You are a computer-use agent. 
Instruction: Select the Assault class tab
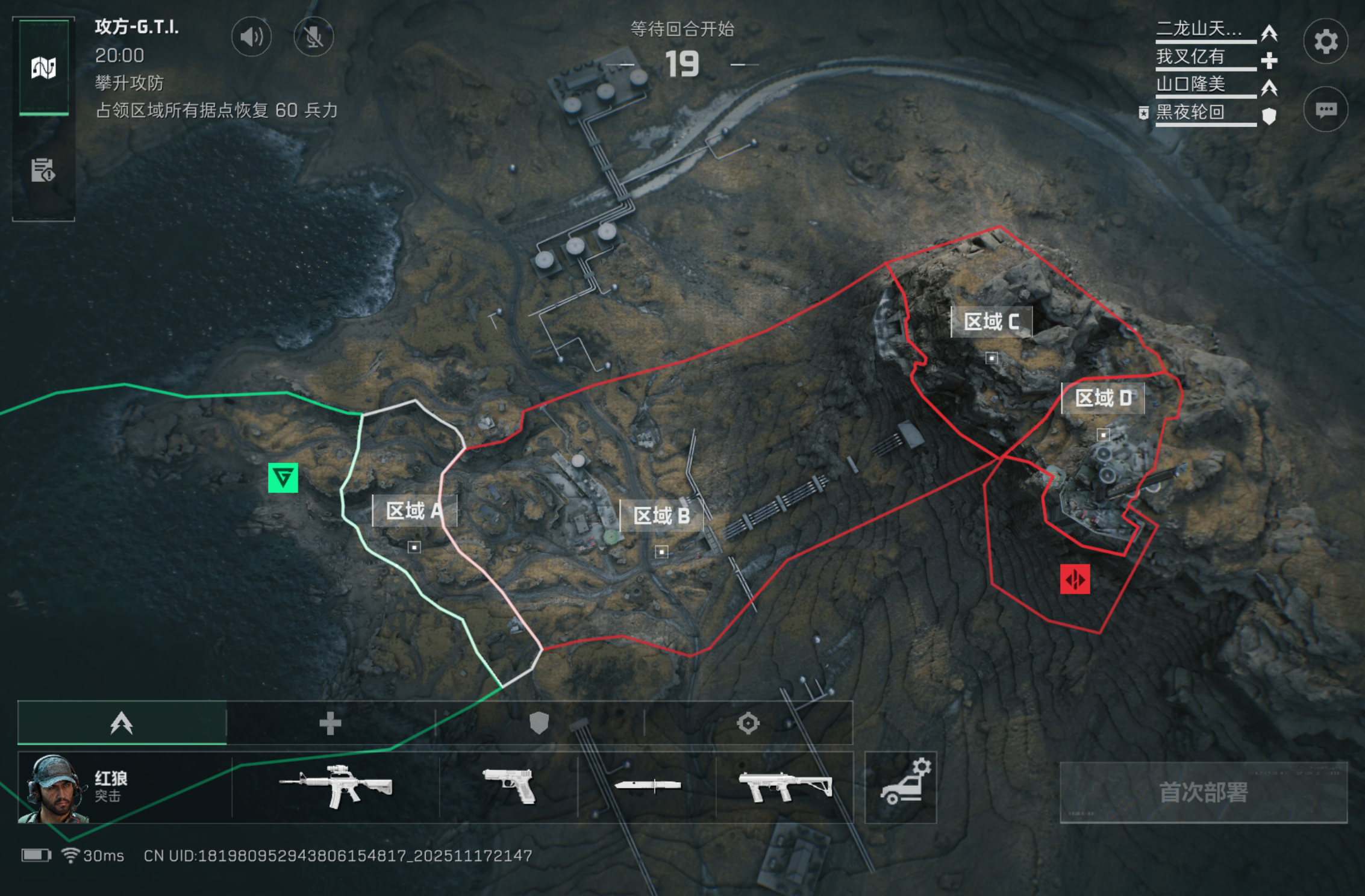coord(122,723)
